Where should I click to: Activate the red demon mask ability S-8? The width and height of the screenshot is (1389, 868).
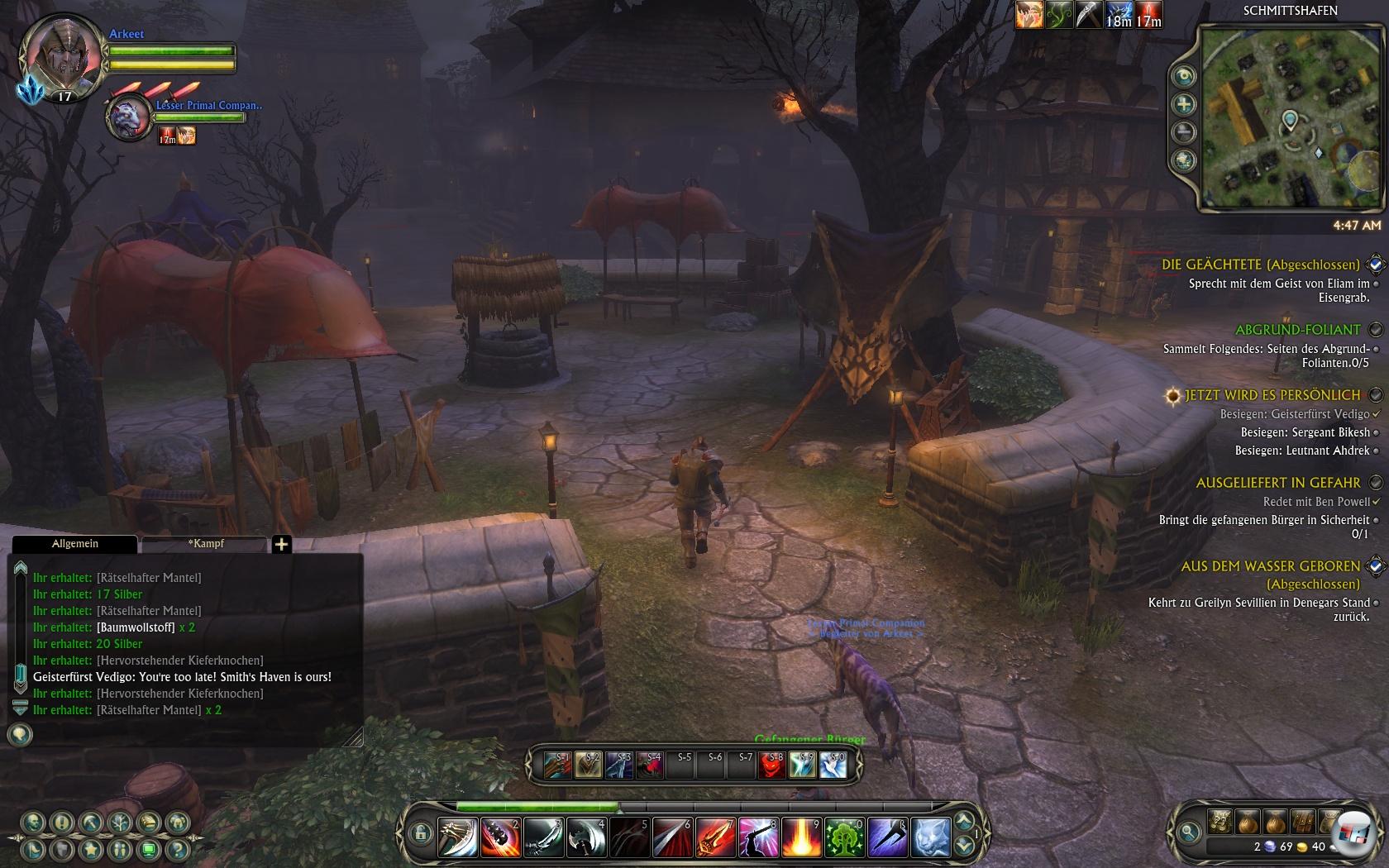pyautogui.click(x=771, y=766)
